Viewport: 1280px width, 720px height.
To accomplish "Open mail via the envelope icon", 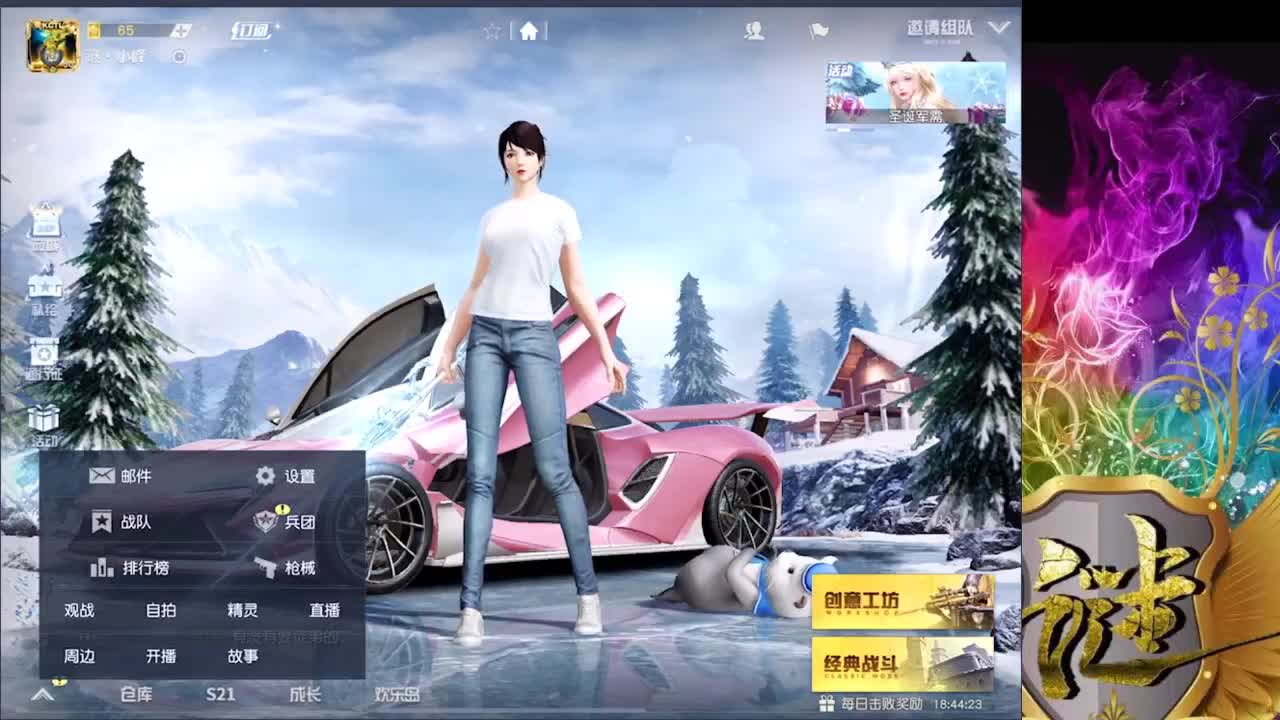I will (x=103, y=476).
